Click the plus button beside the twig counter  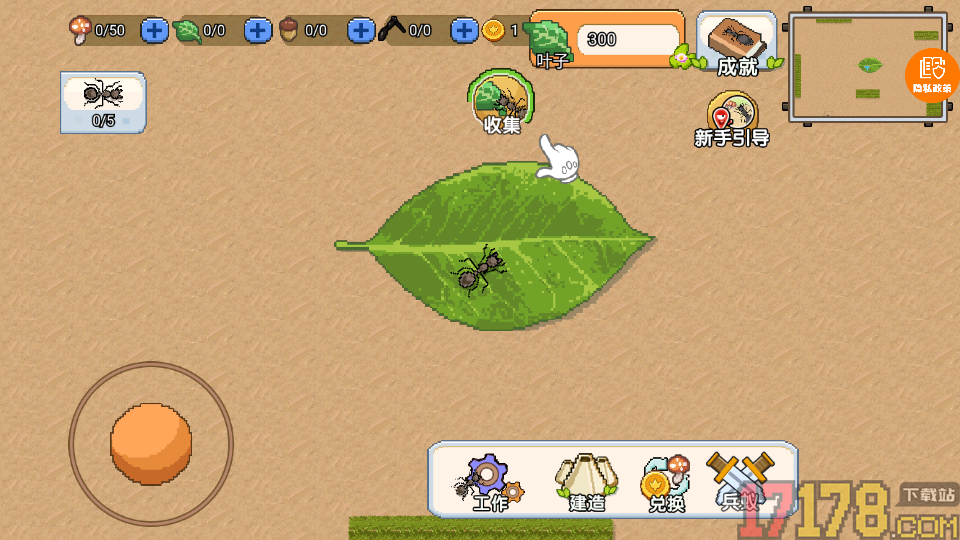coord(463,30)
